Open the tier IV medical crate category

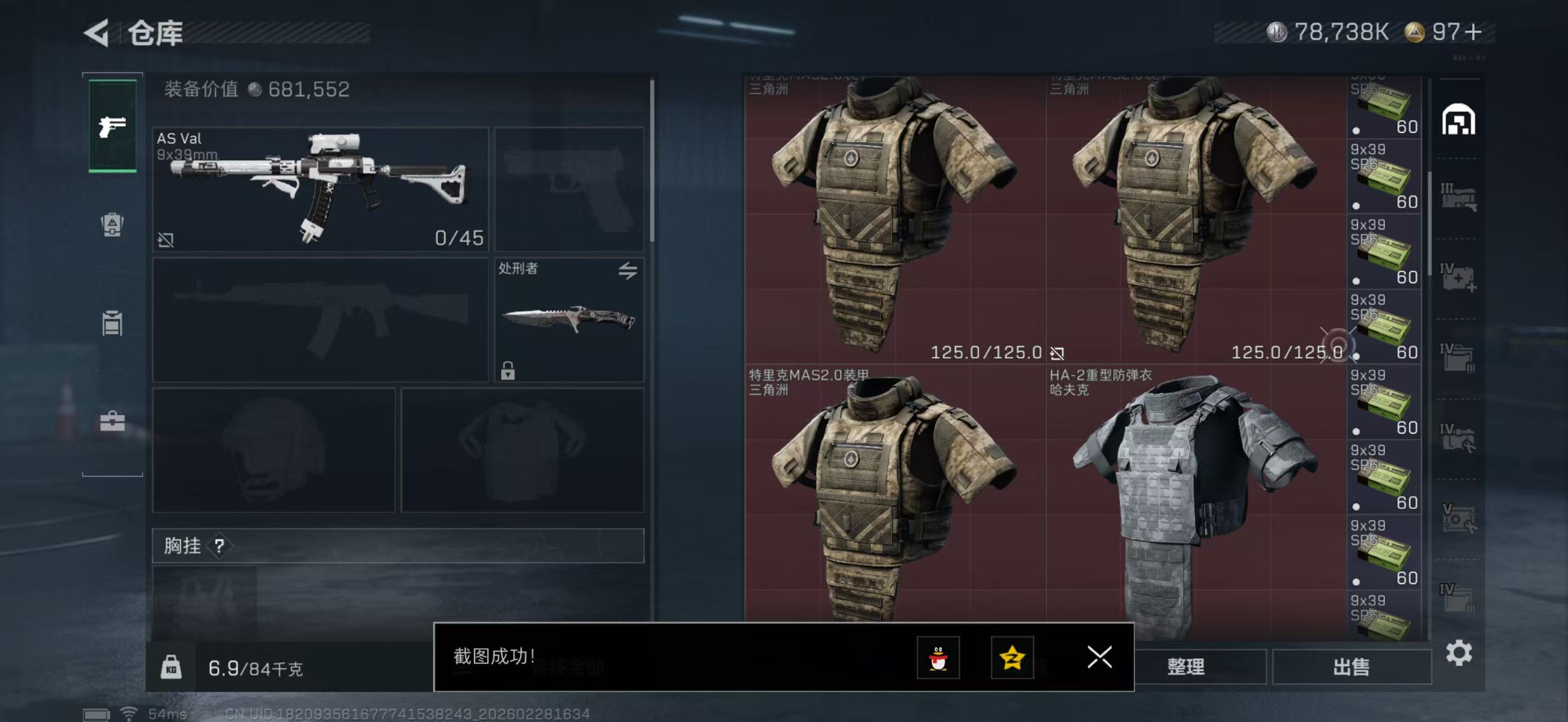pos(1460,278)
